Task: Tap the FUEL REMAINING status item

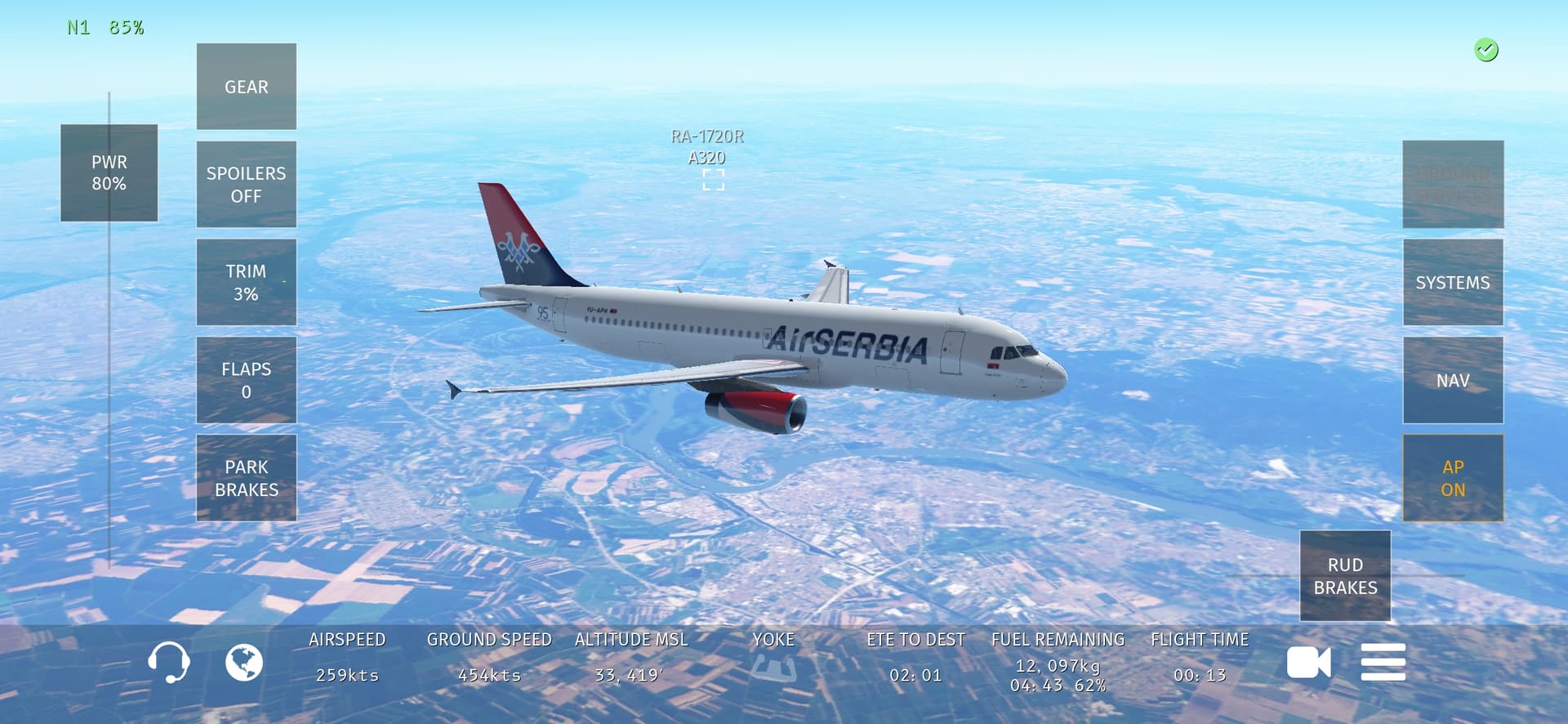Action: pyautogui.click(x=1058, y=662)
